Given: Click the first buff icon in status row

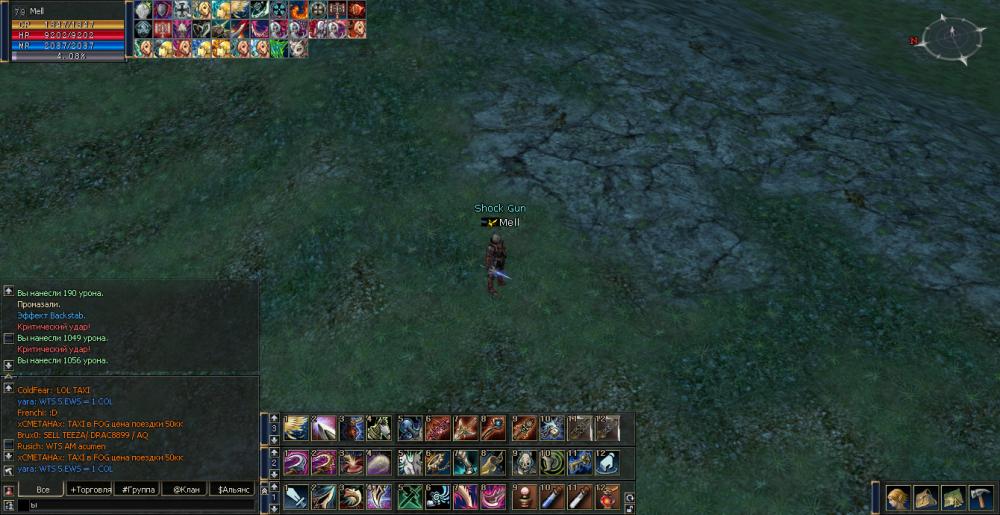Looking at the screenshot, I should tap(143, 10).
